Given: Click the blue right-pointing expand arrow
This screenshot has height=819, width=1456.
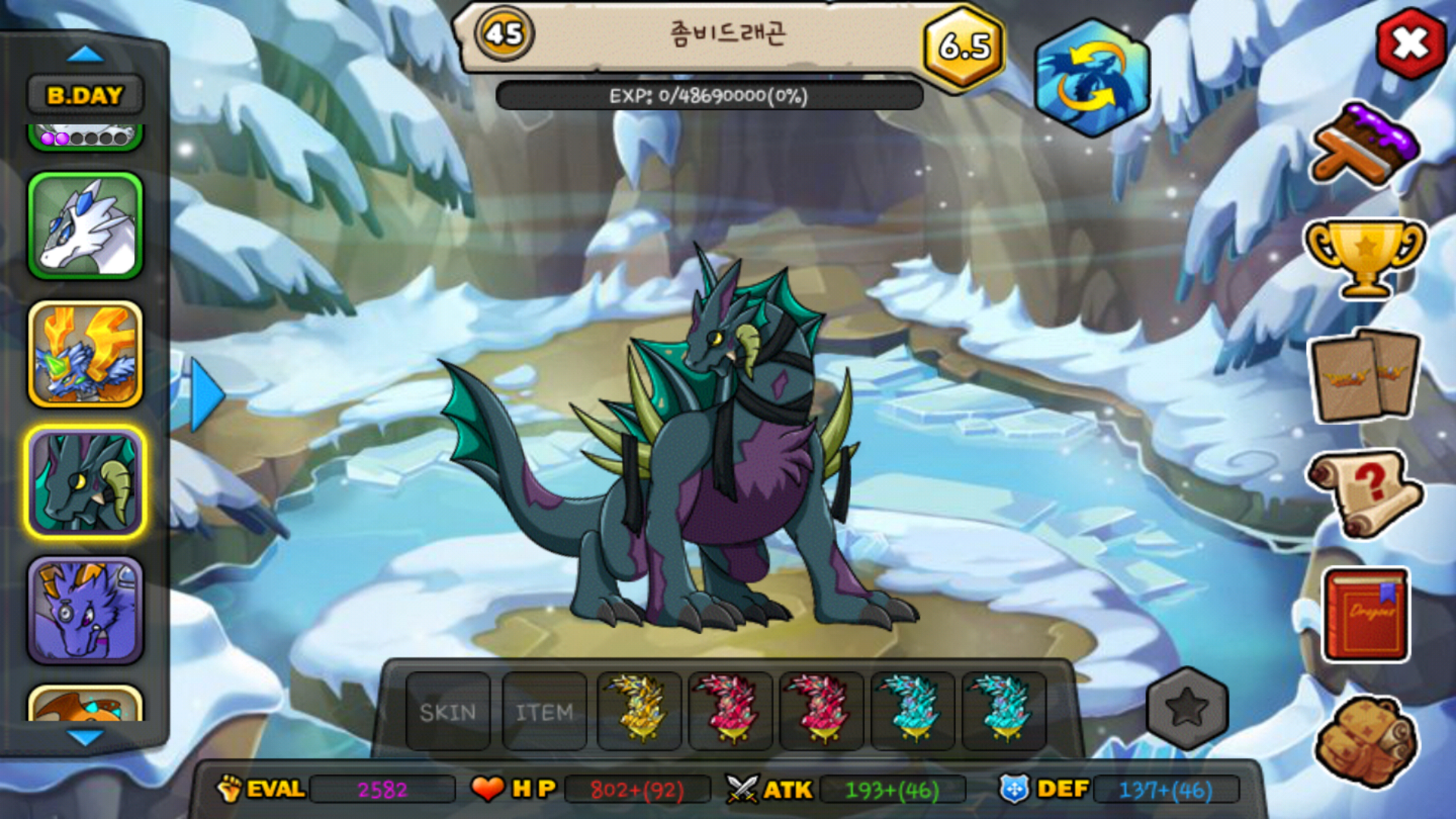Looking at the screenshot, I should [206, 395].
